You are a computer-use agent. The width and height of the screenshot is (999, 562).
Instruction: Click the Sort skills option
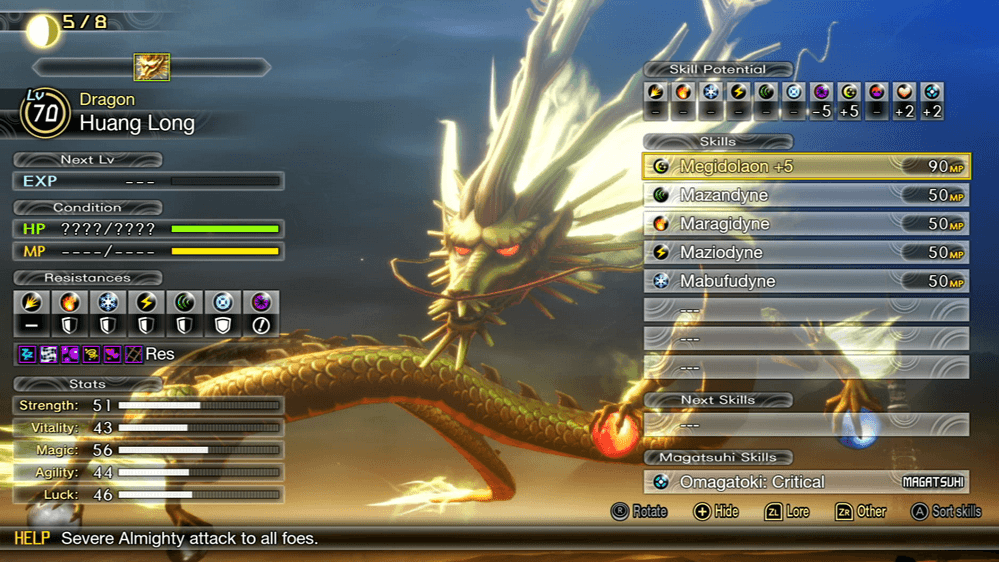pyautogui.click(x=946, y=512)
